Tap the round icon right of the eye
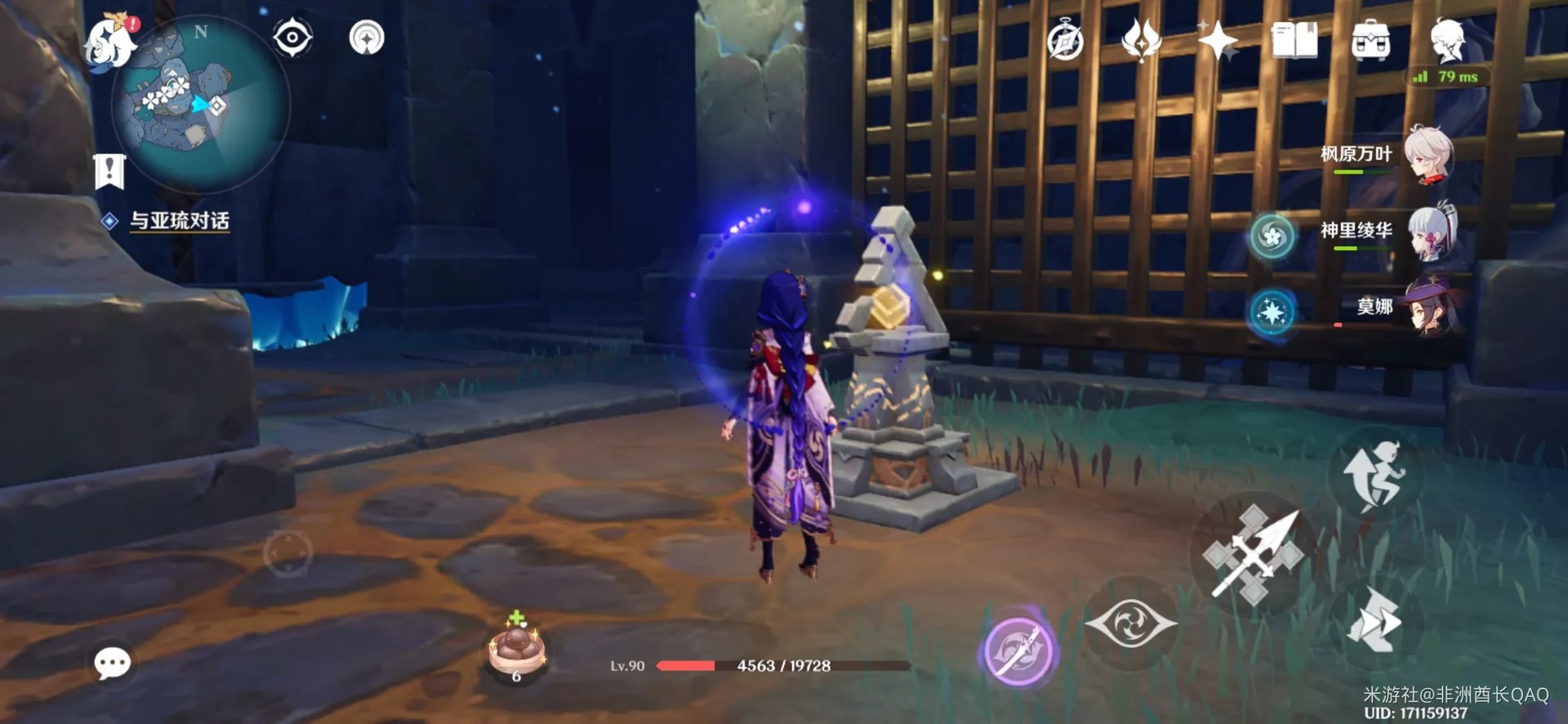1568x724 pixels. coord(367,38)
